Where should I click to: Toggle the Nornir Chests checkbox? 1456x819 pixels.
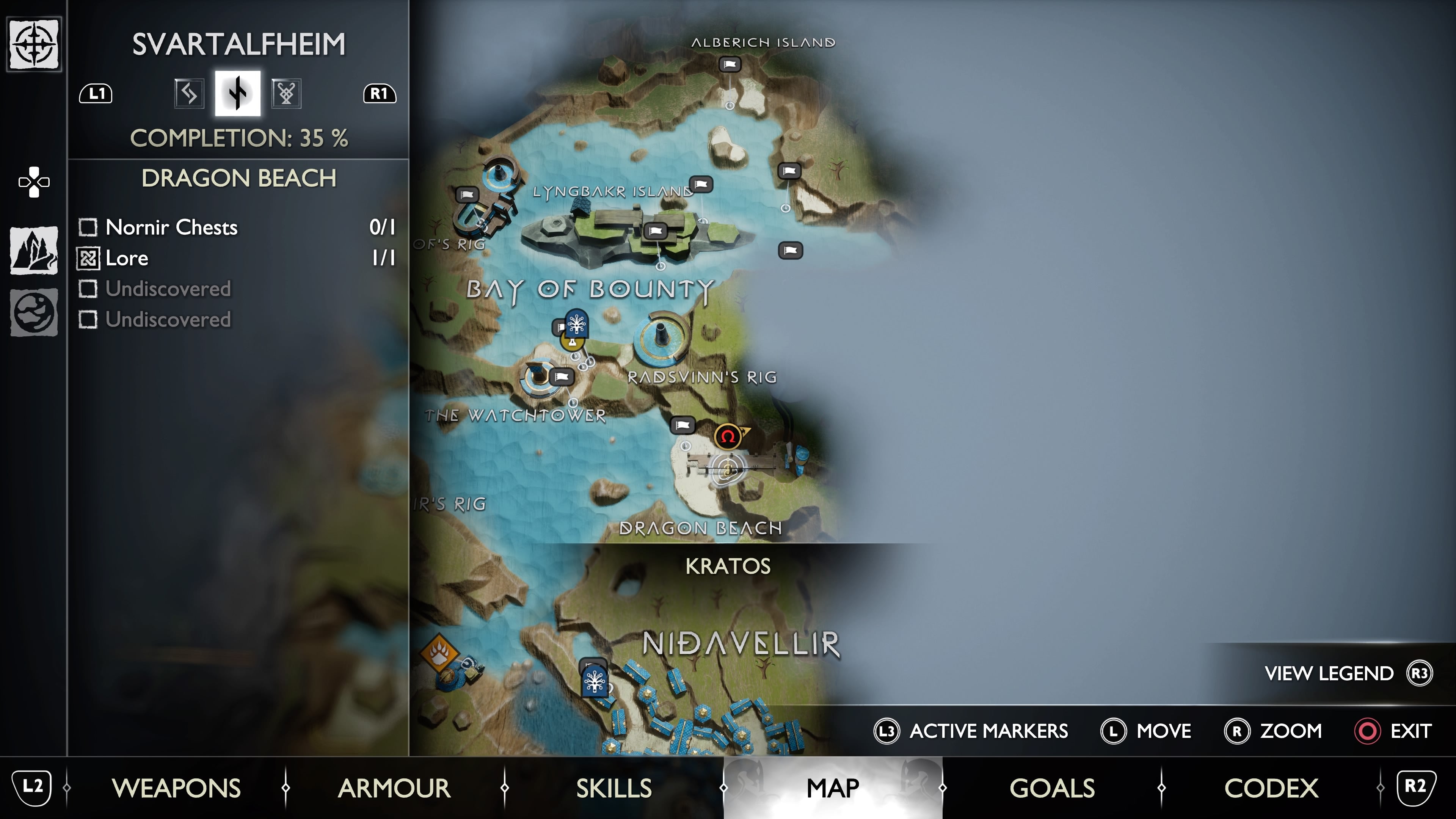[x=88, y=228]
